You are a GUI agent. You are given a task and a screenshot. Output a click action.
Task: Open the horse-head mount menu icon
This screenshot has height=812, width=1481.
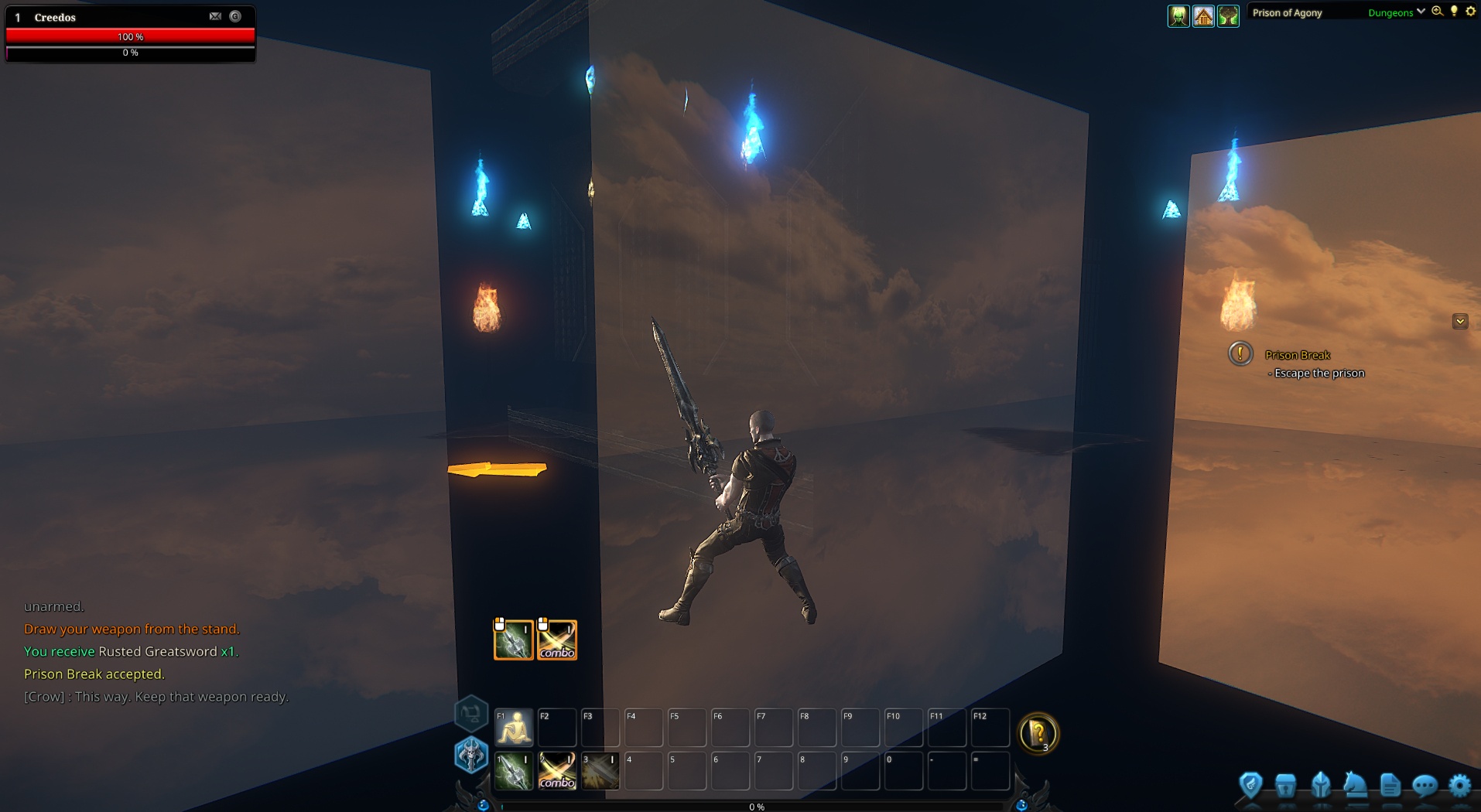[x=1355, y=786]
